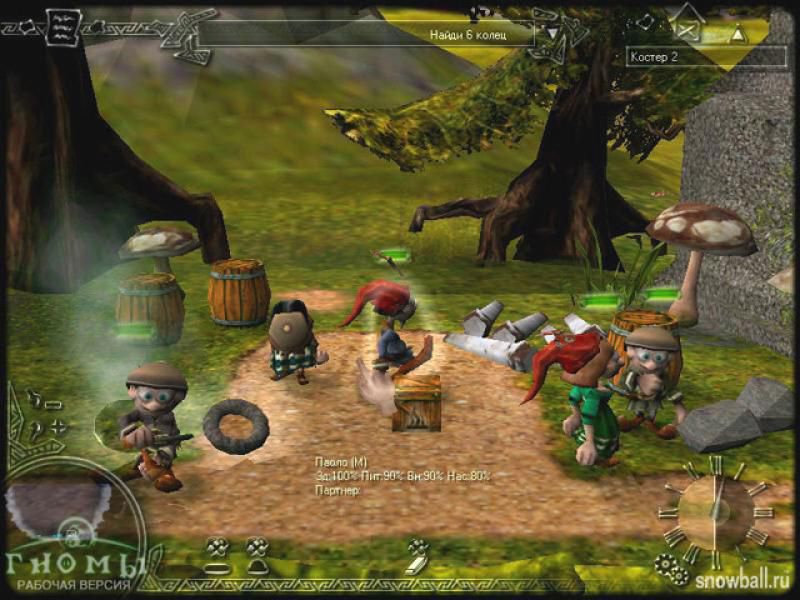Activate the four-way move cross icon

(58, 427)
